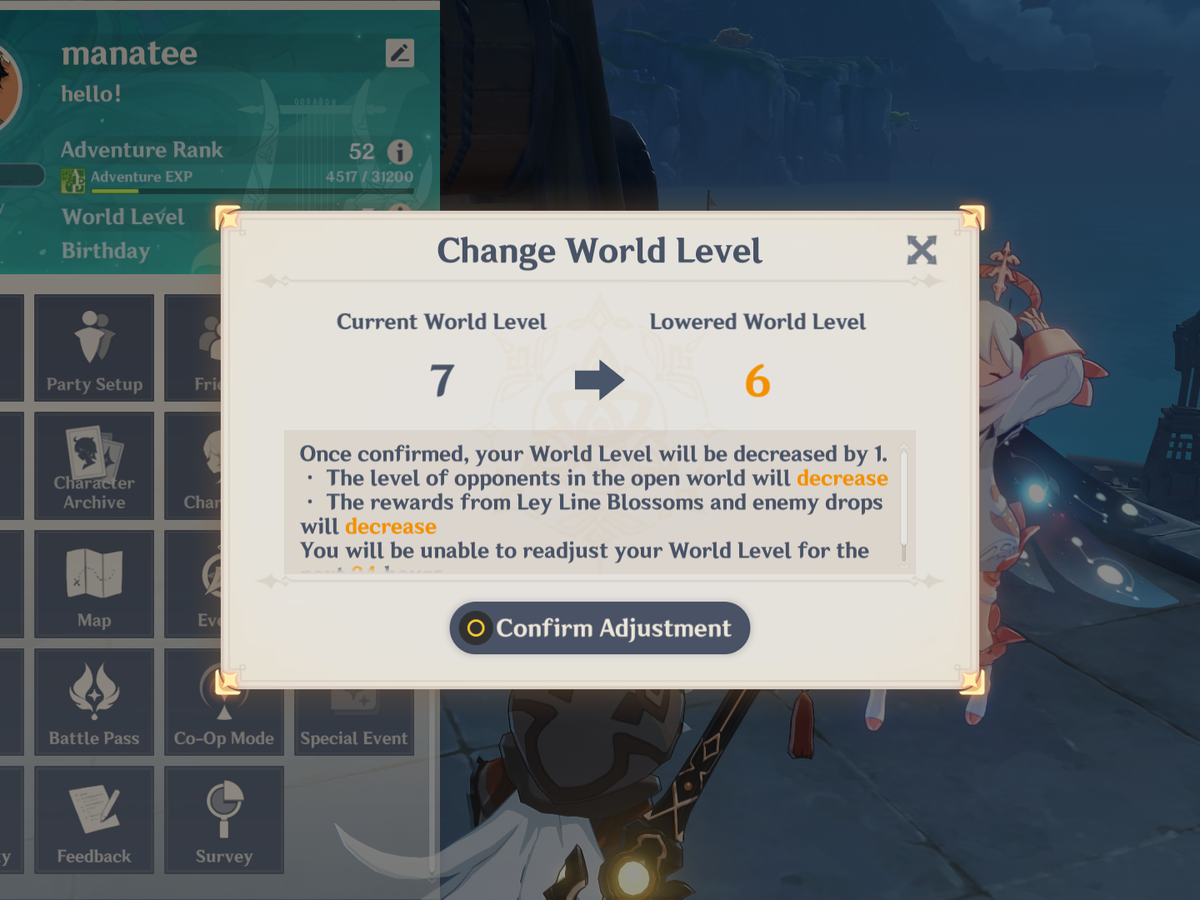Open the Party Setup menu

(94, 347)
